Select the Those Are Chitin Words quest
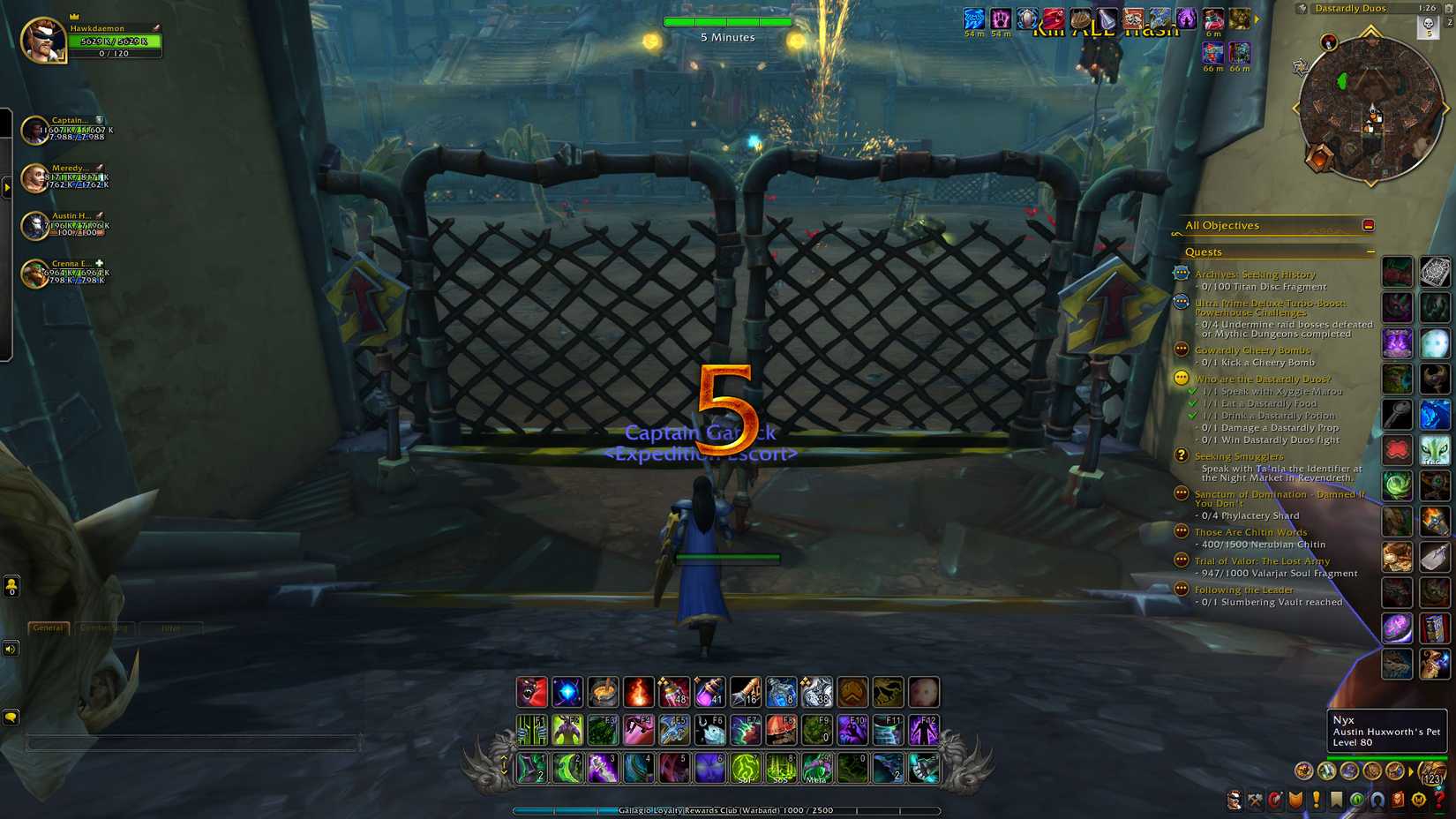The image size is (1456, 819). coord(1252,532)
